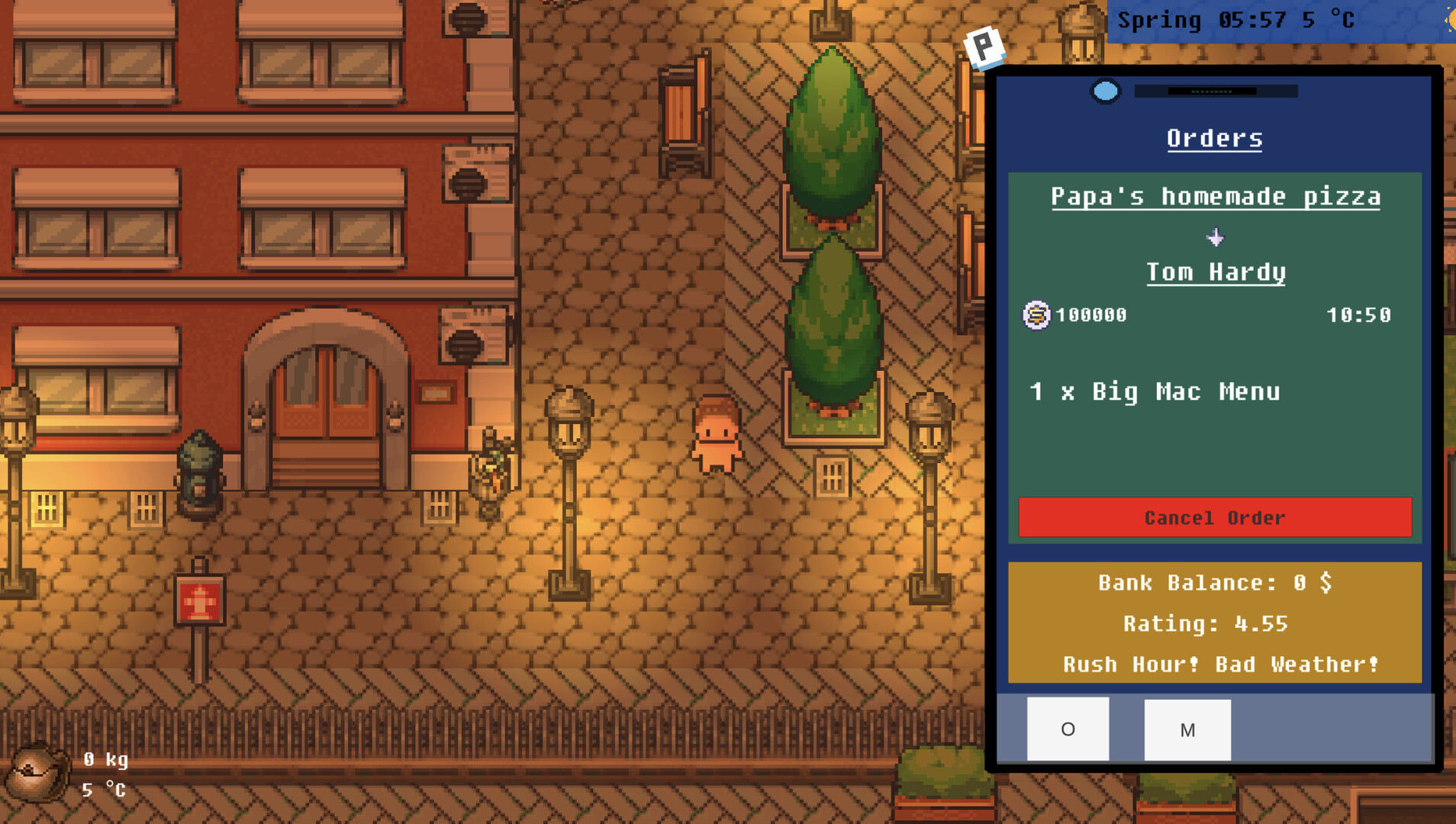Click the coin icon beside the 100000 payout

[x=1036, y=315]
